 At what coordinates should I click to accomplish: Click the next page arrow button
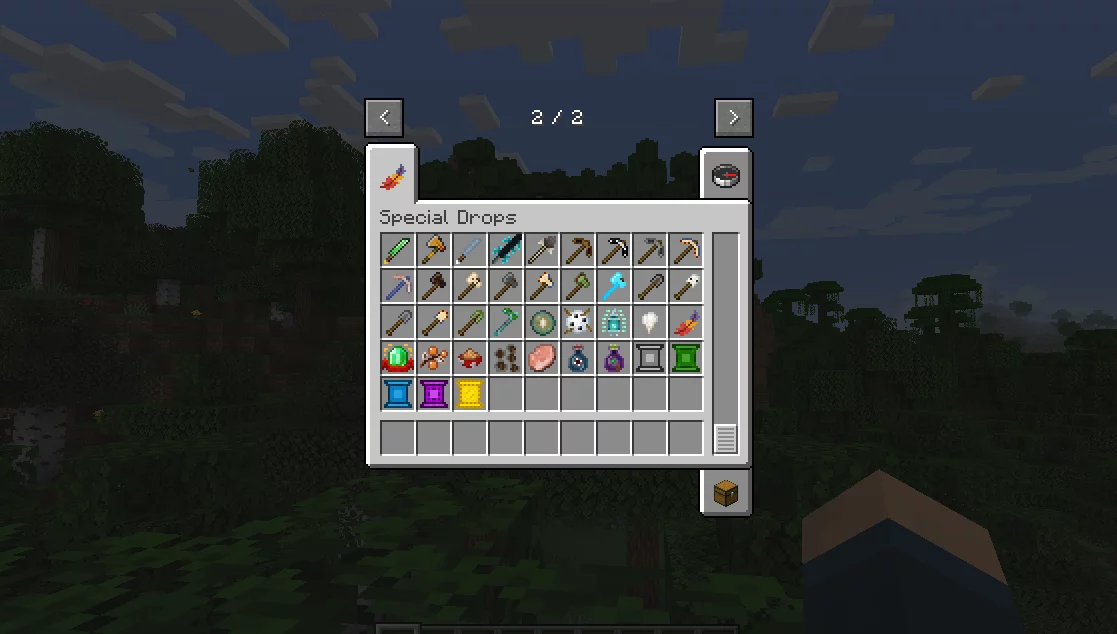point(733,117)
